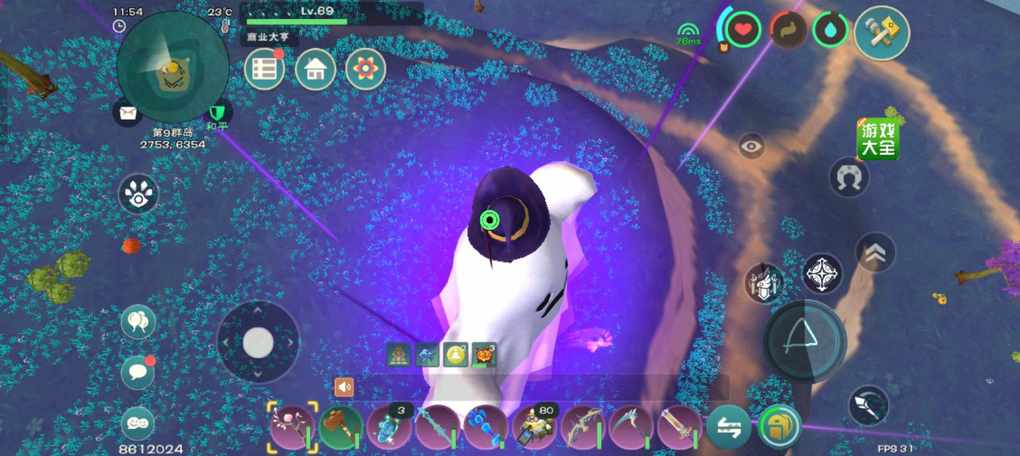Open the mail envelope icon

pyautogui.click(x=128, y=112)
